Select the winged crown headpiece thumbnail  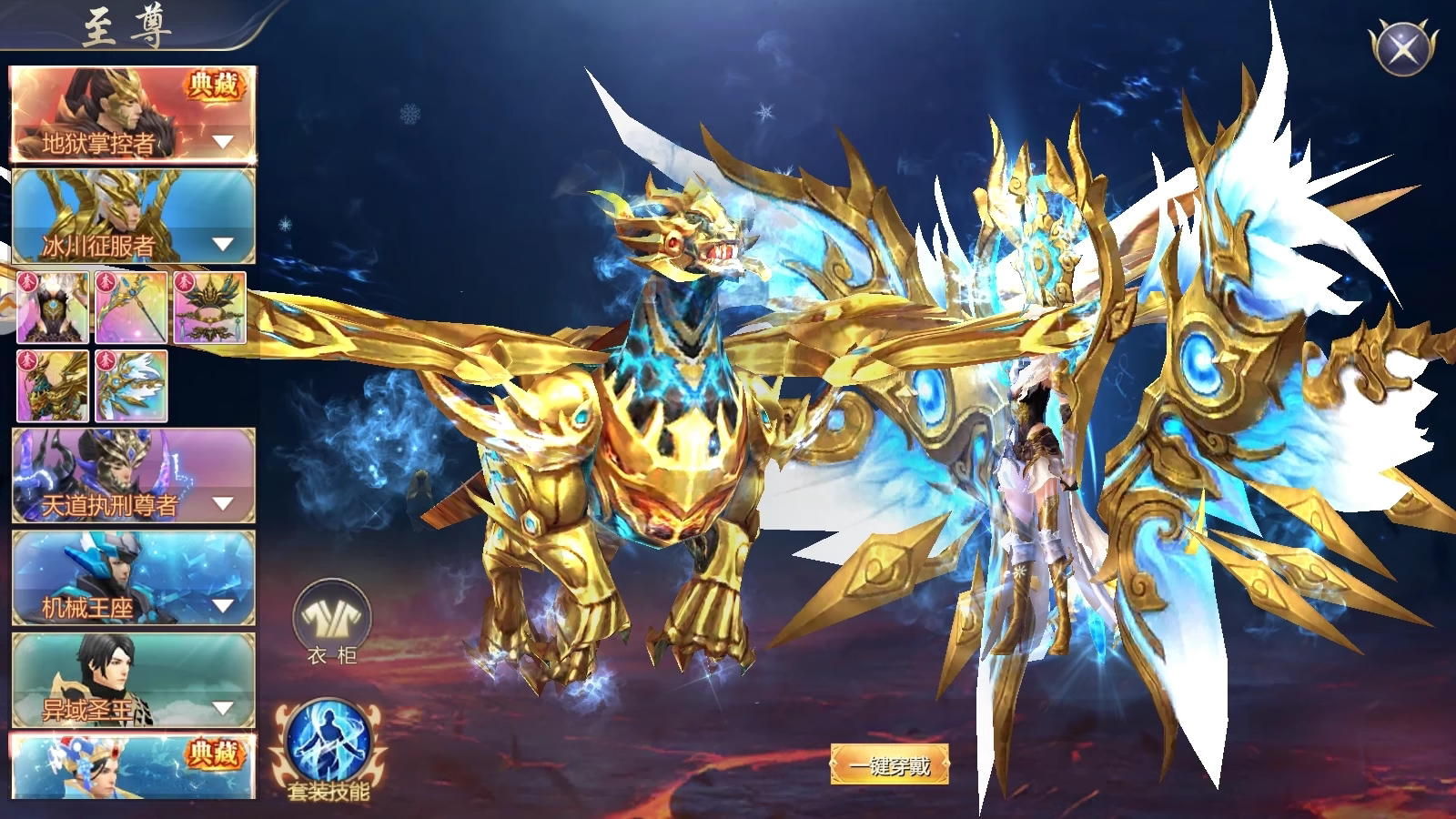(x=209, y=307)
